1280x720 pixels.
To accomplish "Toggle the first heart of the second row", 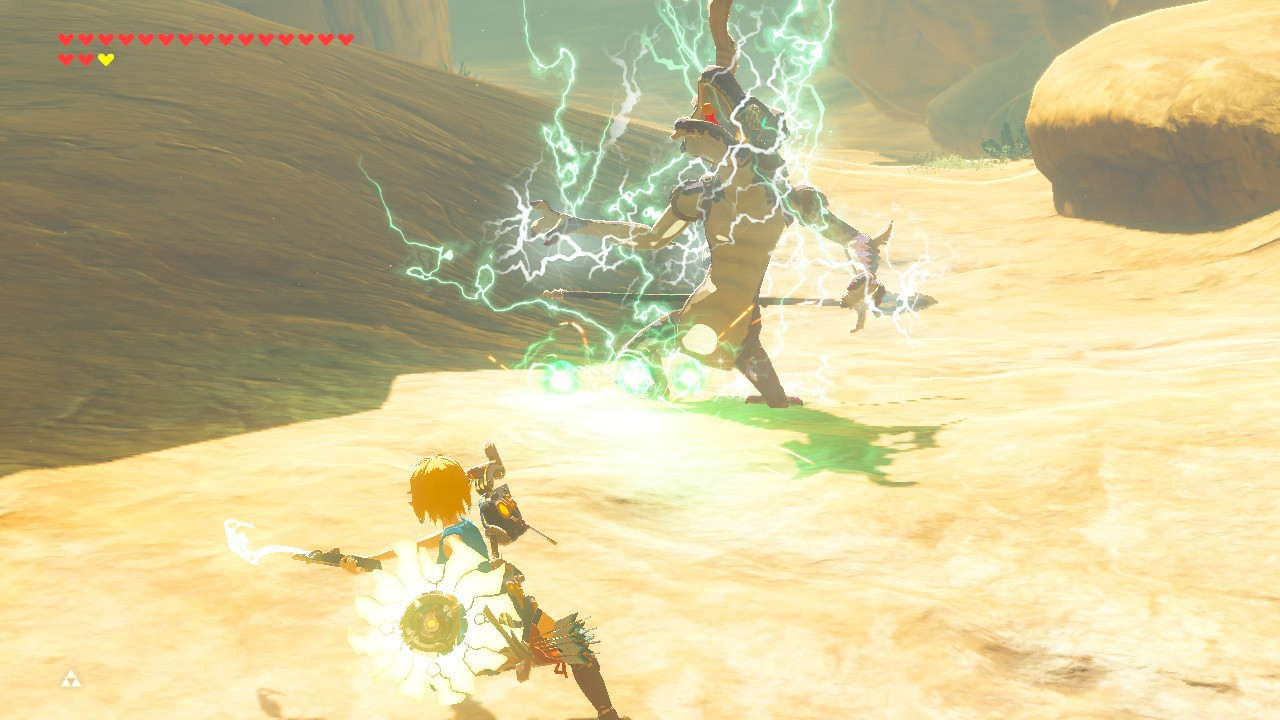I will click(65, 58).
